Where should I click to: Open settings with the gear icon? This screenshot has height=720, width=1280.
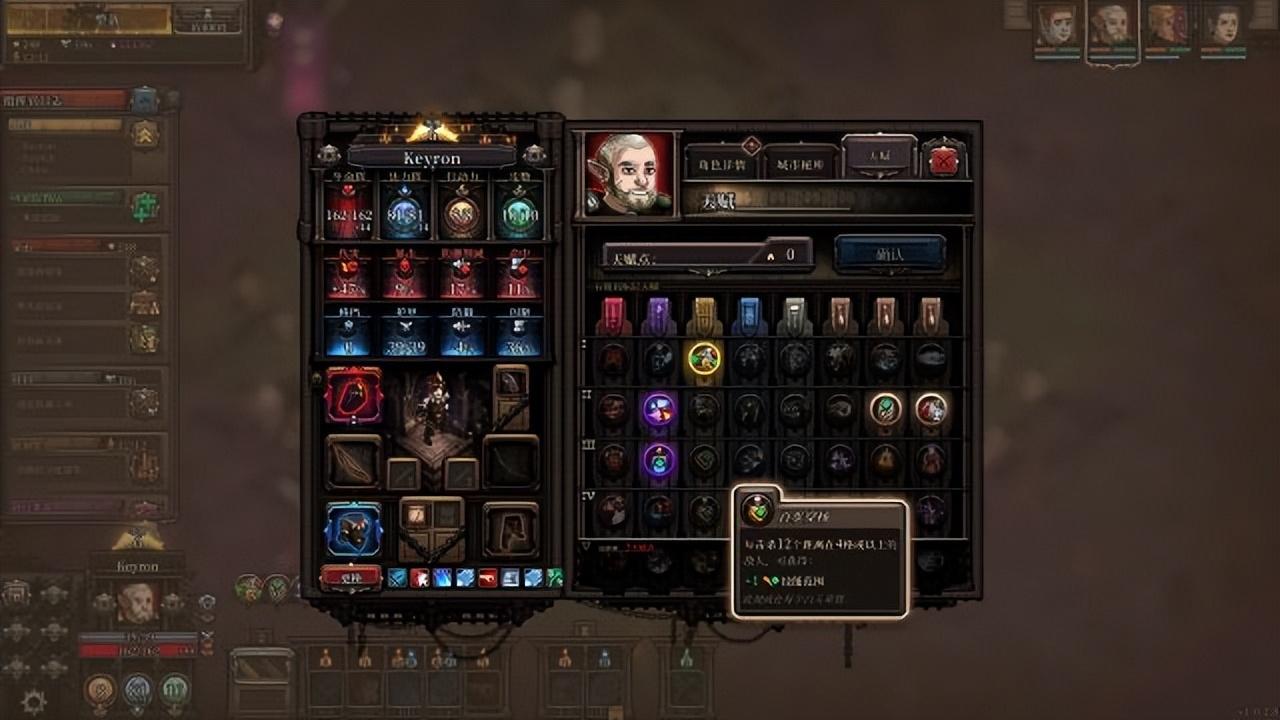(x=33, y=702)
